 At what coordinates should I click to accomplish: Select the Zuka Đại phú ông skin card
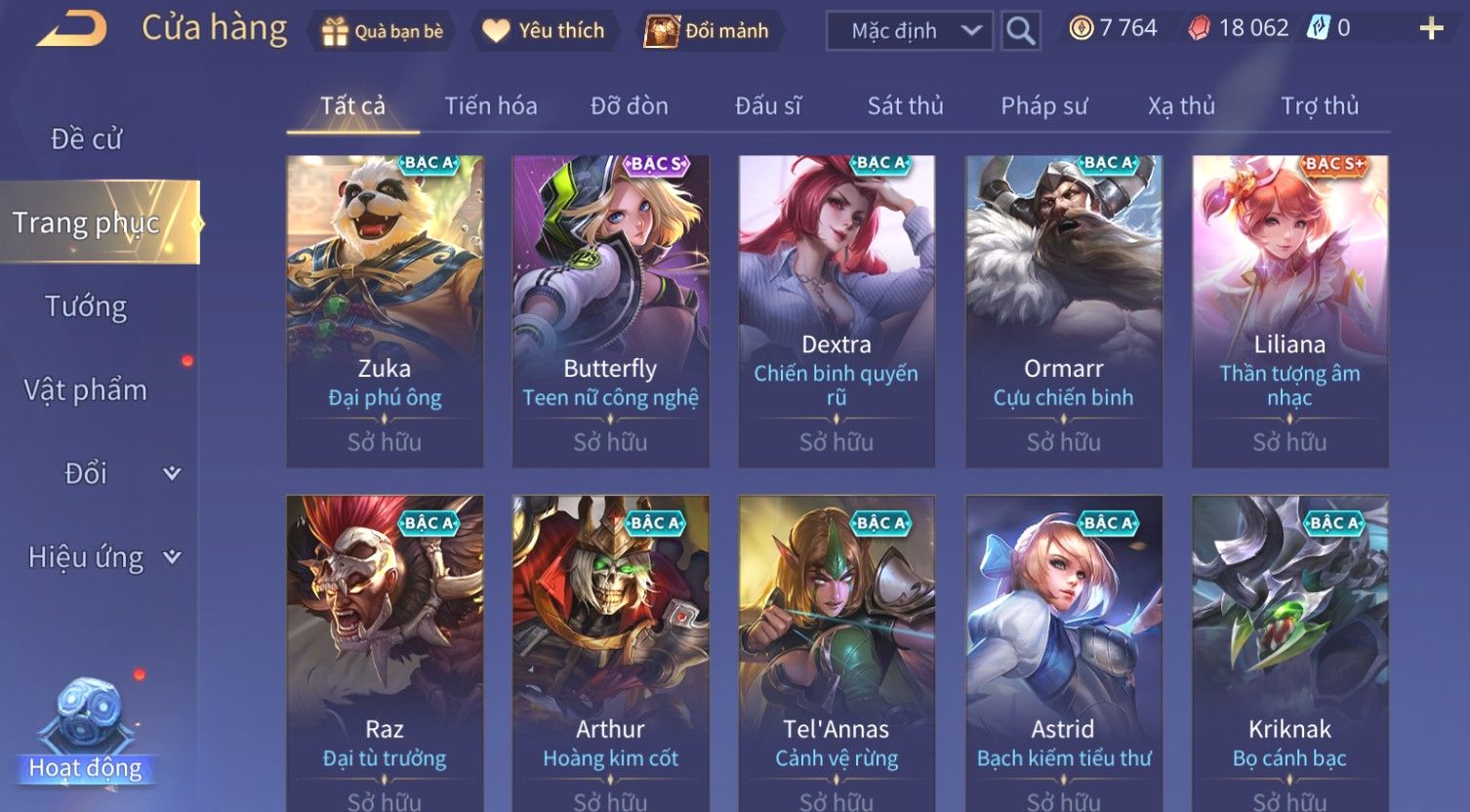385,310
